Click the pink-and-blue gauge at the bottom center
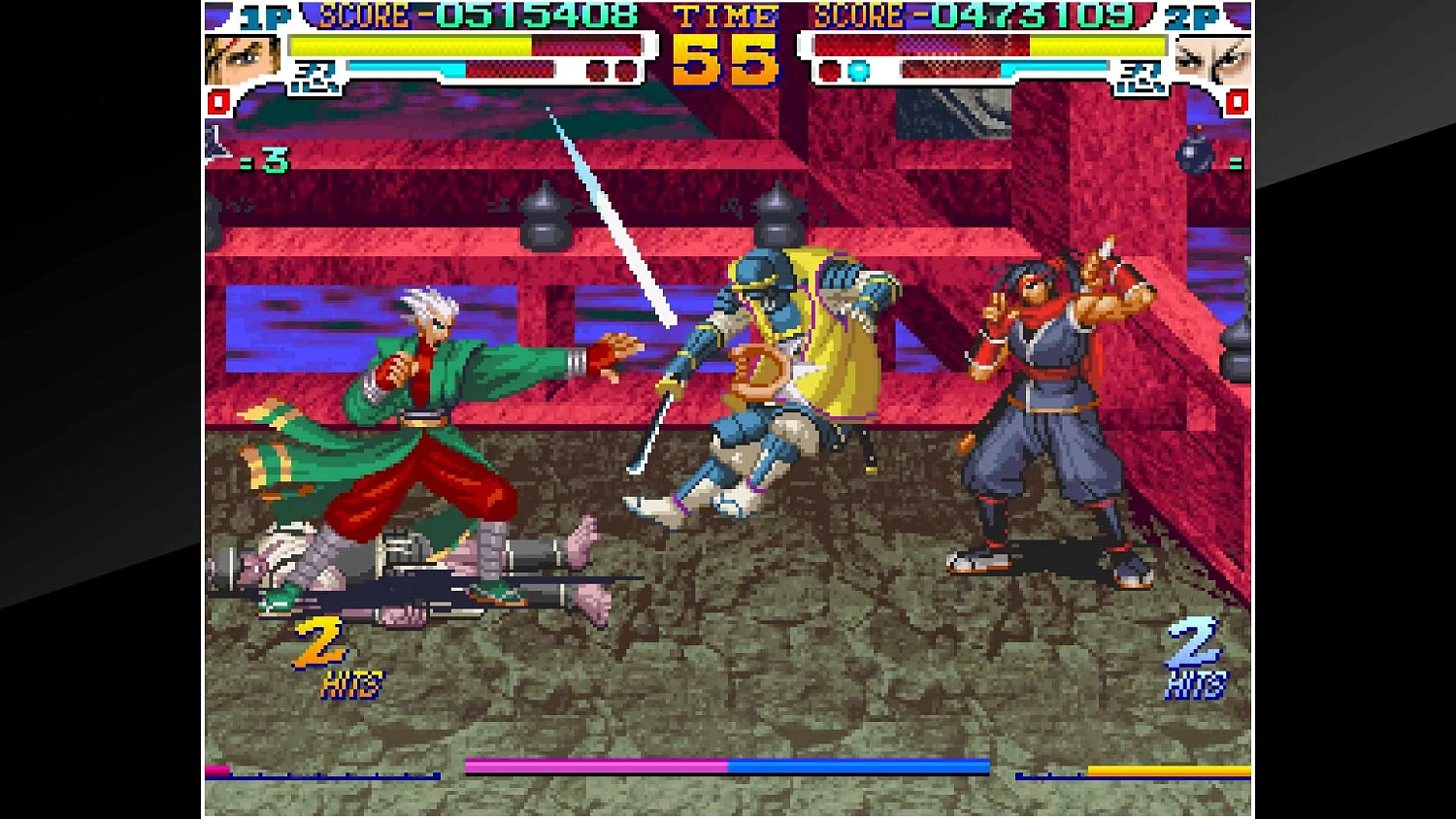 click(726, 767)
